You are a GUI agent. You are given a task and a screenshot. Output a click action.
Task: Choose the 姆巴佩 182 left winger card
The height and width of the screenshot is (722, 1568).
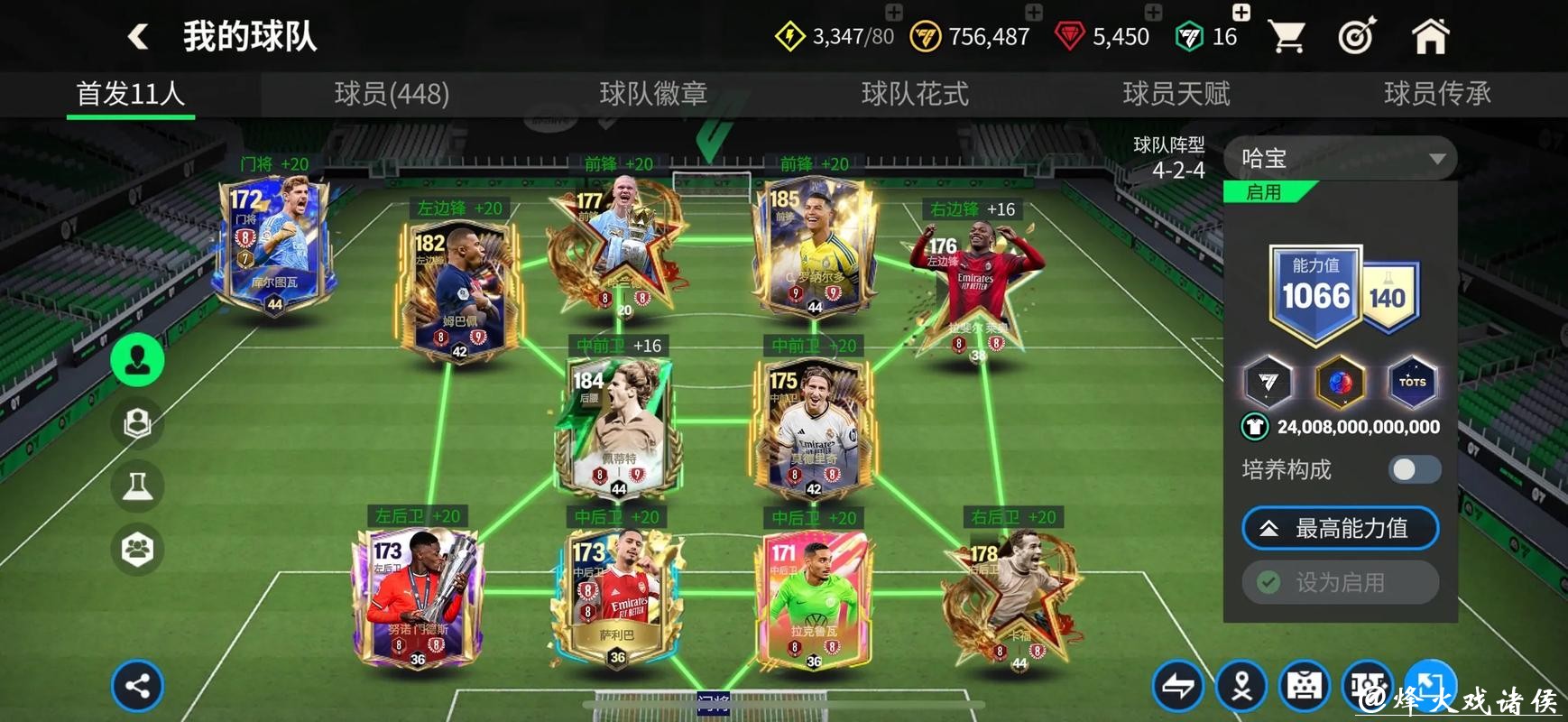459,289
